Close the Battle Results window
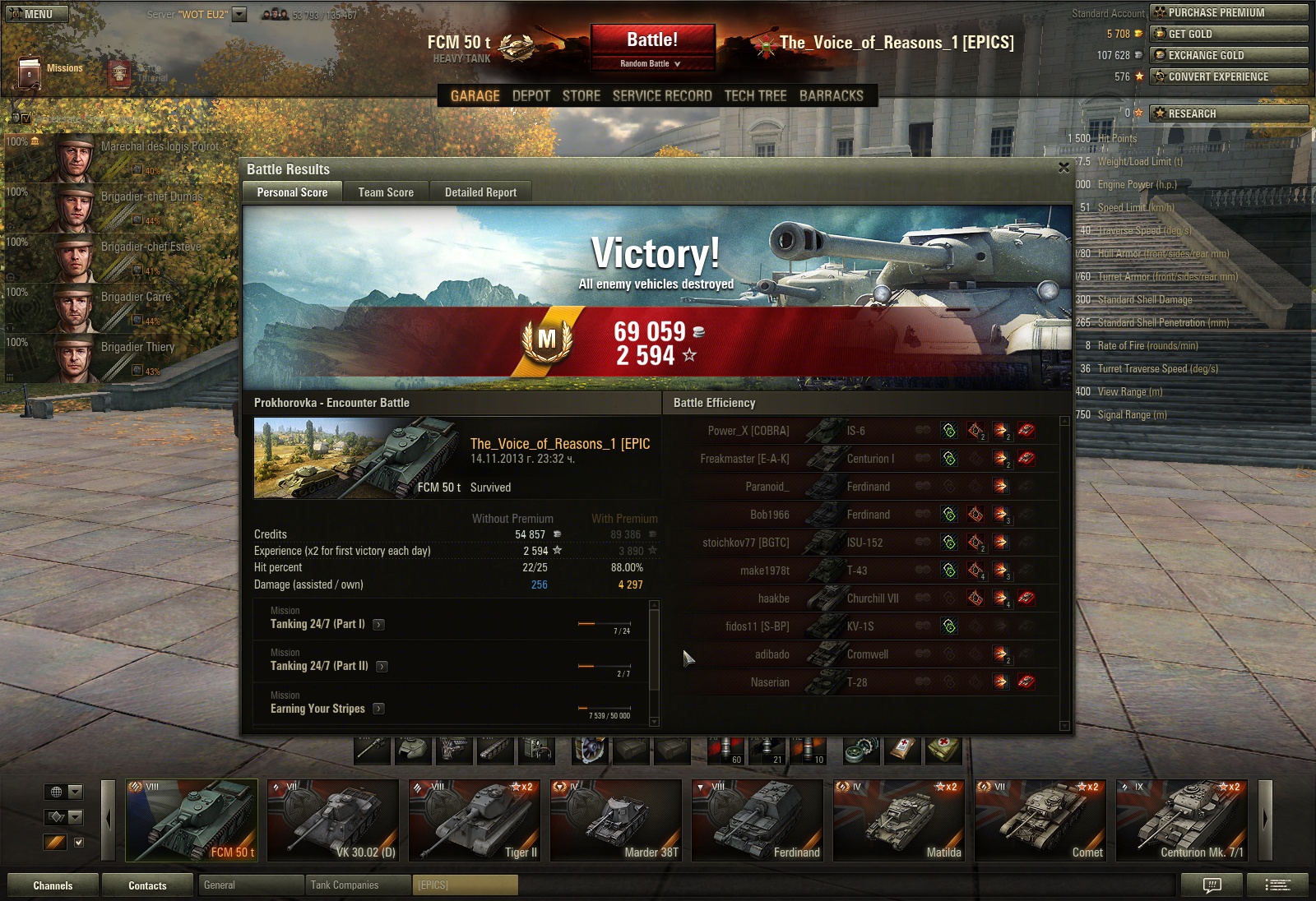 (x=1063, y=168)
